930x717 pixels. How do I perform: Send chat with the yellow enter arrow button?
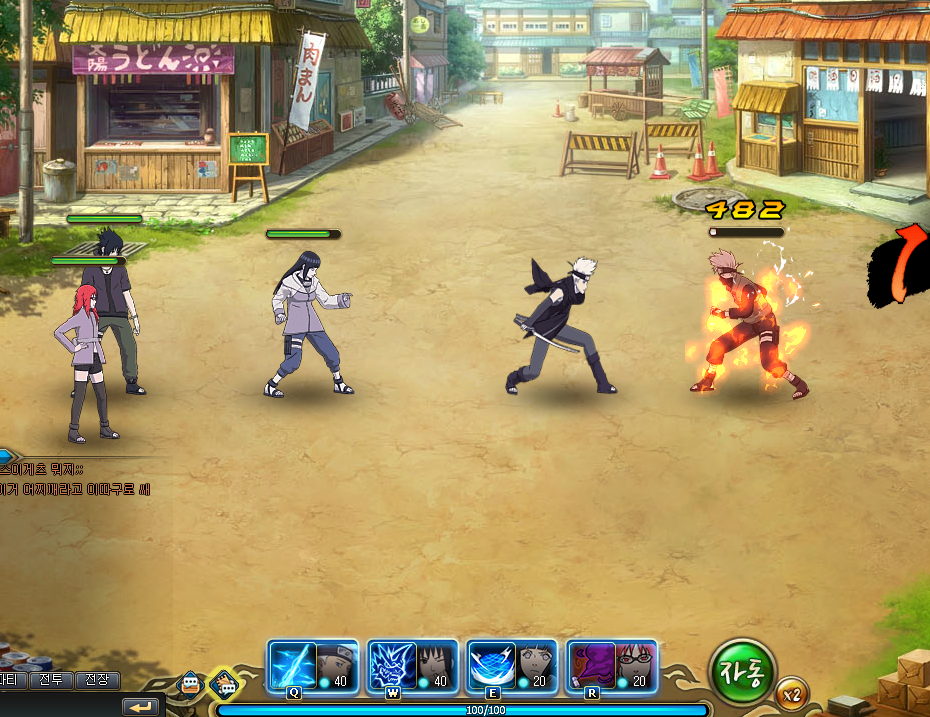click(141, 707)
